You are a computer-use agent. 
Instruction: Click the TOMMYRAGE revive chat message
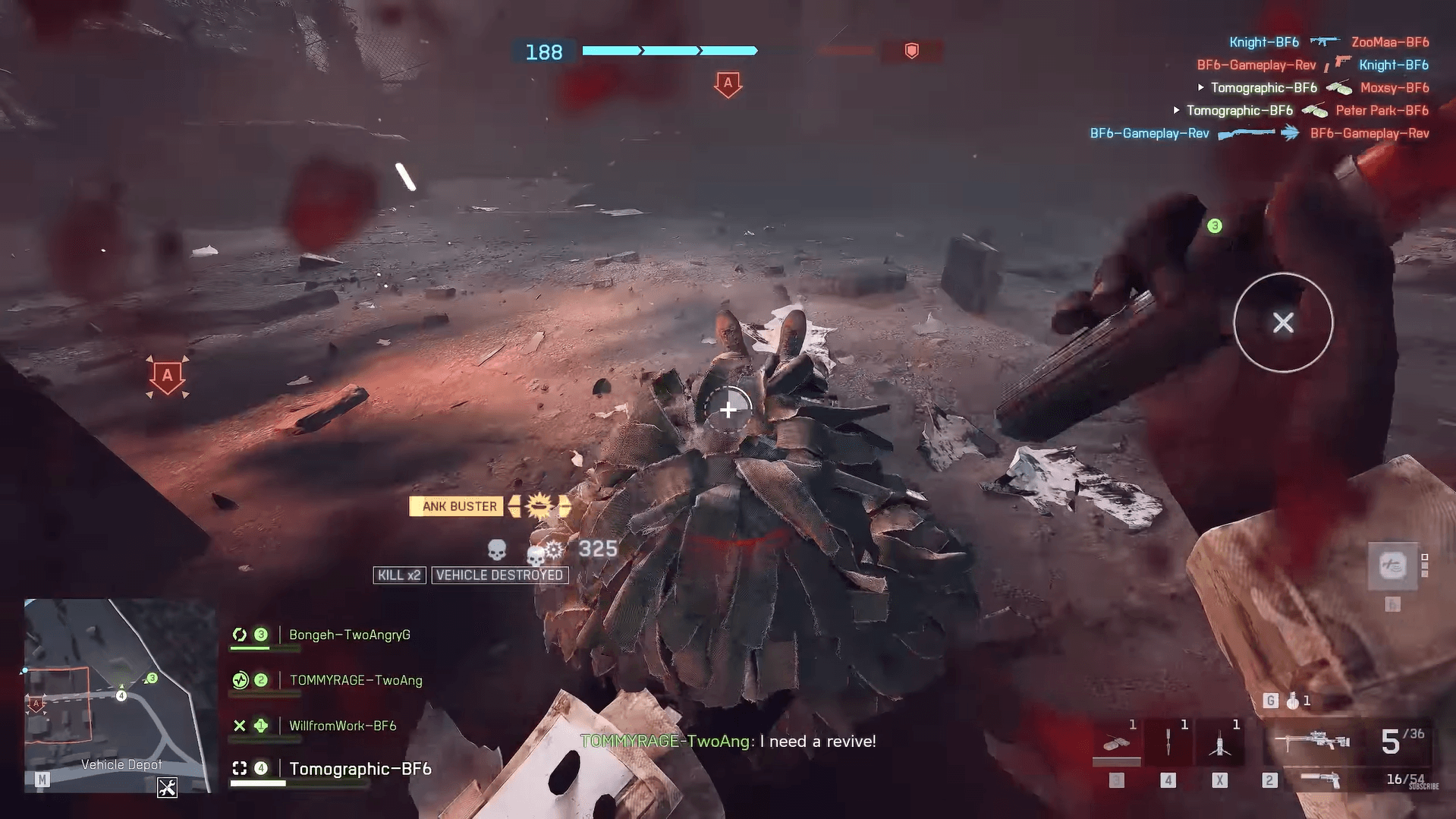tap(728, 741)
